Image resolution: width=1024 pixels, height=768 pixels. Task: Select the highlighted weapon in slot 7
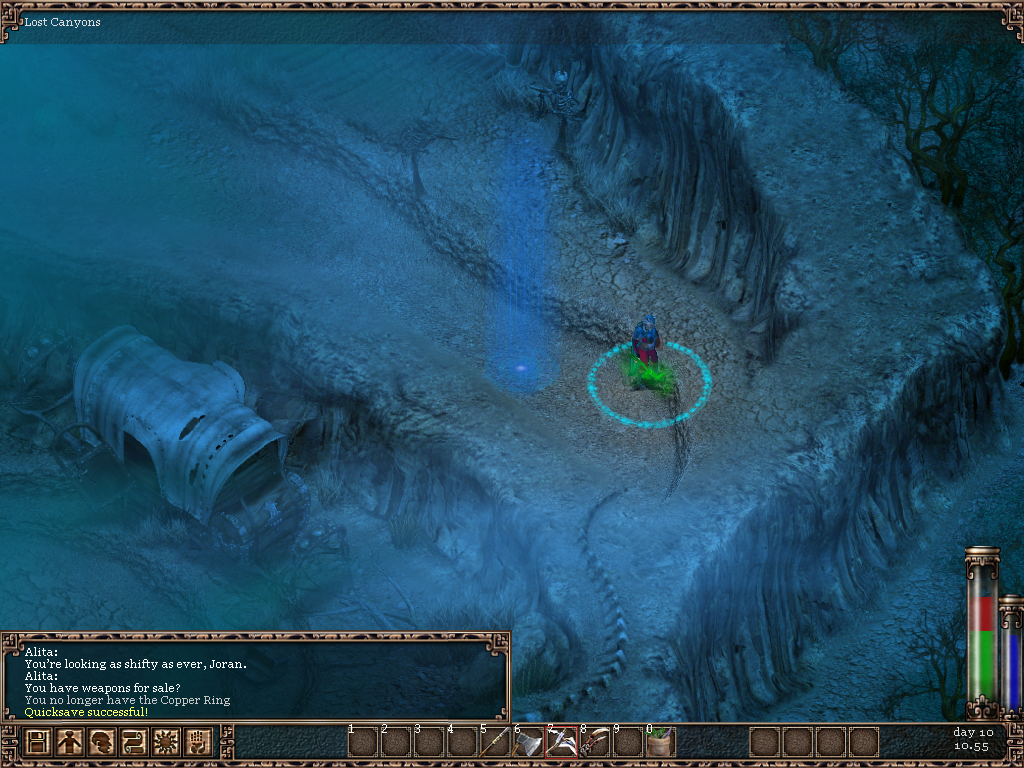[561, 743]
